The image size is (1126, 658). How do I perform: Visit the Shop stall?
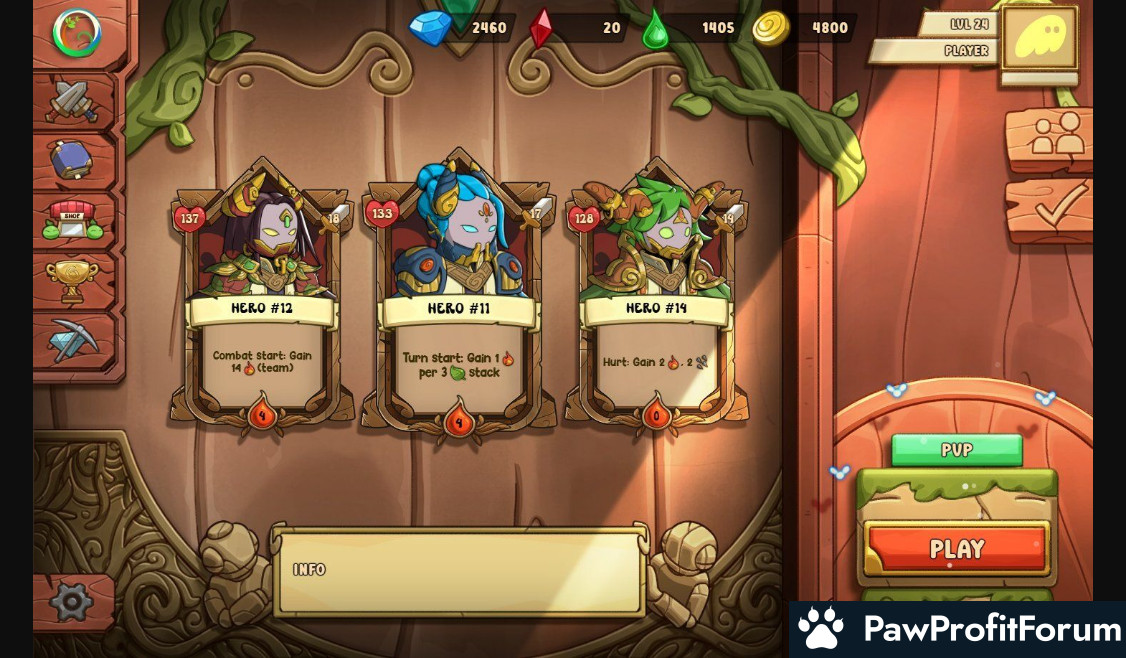pos(73,219)
